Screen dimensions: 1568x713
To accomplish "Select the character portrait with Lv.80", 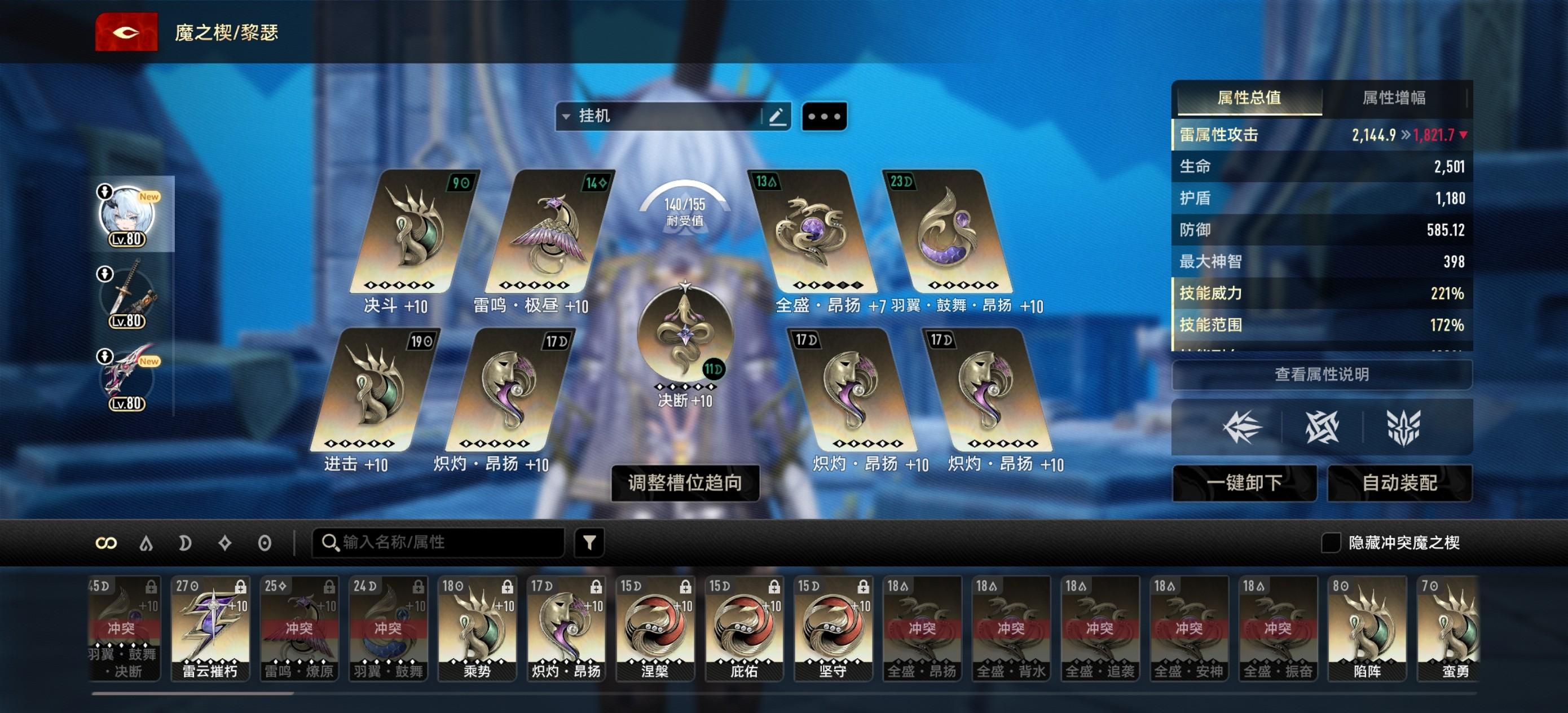I will point(126,215).
